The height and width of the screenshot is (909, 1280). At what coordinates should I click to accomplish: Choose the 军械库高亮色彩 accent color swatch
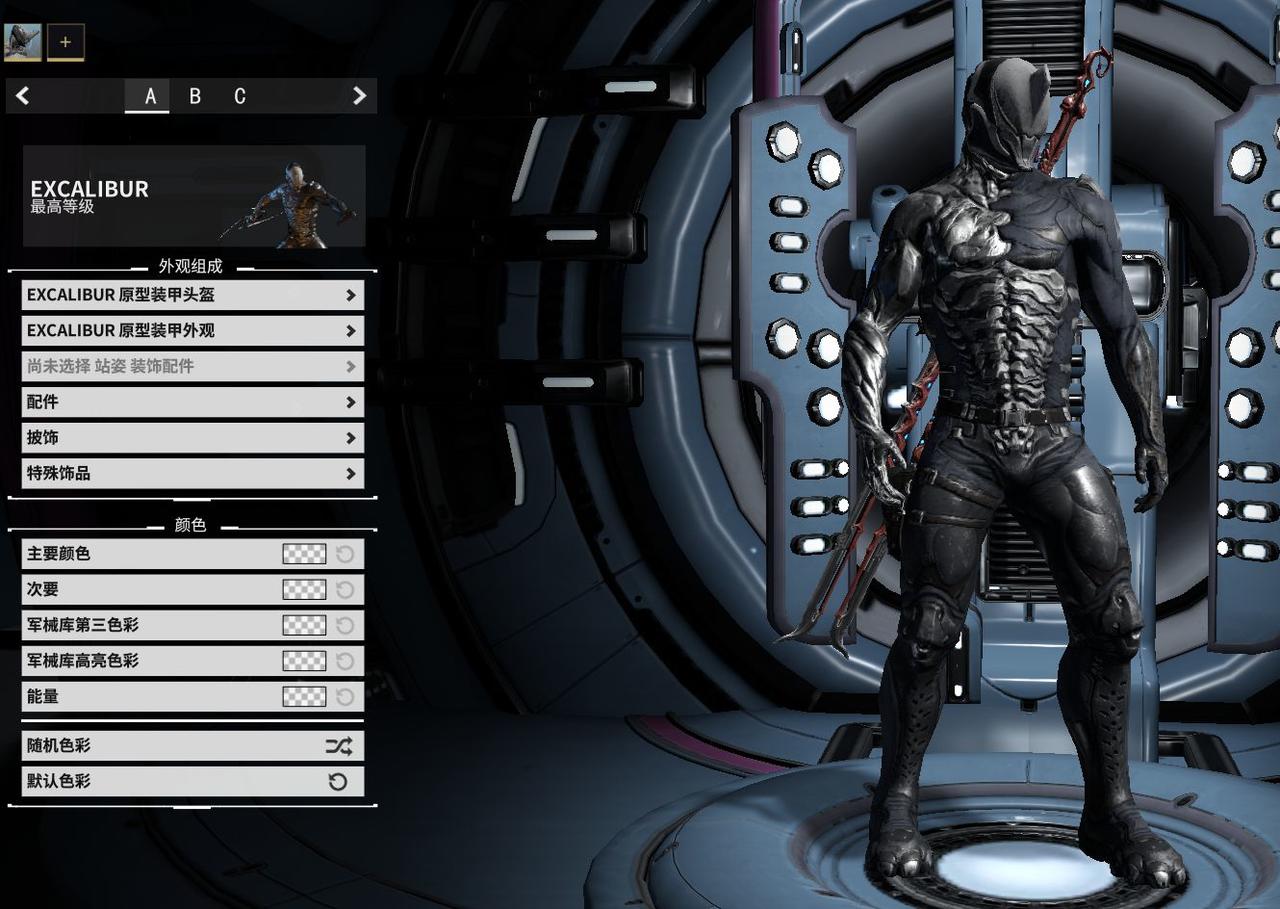[x=304, y=661]
